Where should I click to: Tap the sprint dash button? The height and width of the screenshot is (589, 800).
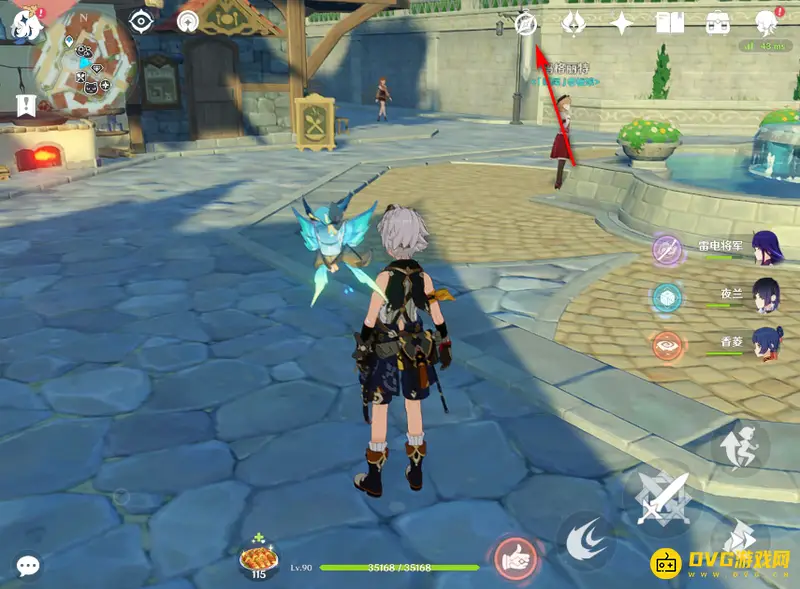(742, 537)
